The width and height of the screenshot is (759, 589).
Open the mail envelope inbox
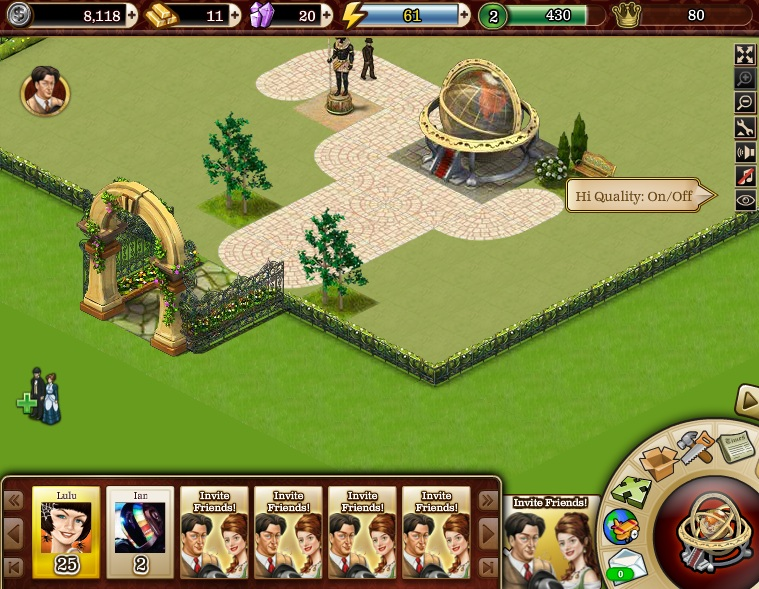(x=626, y=565)
